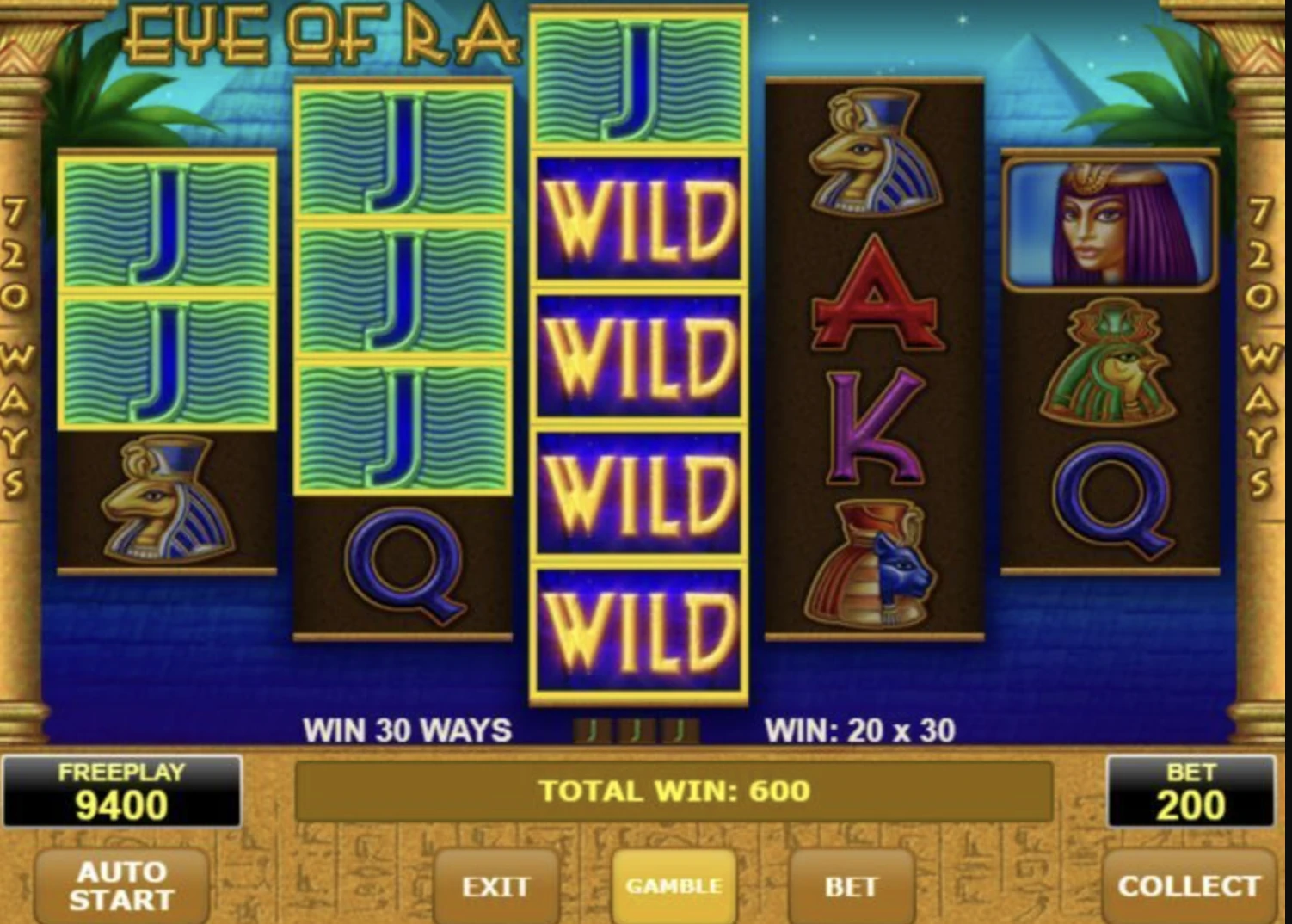Select the Q symbol on second reel
Viewport: 1292px width, 924px height.
pos(404,568)
